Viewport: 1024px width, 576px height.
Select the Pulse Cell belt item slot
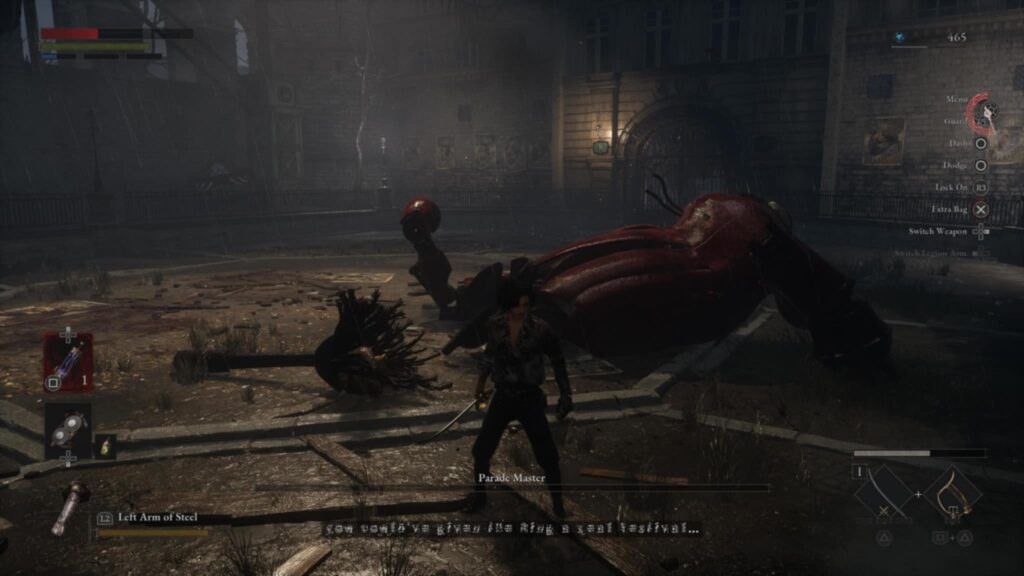click(68, 362)
